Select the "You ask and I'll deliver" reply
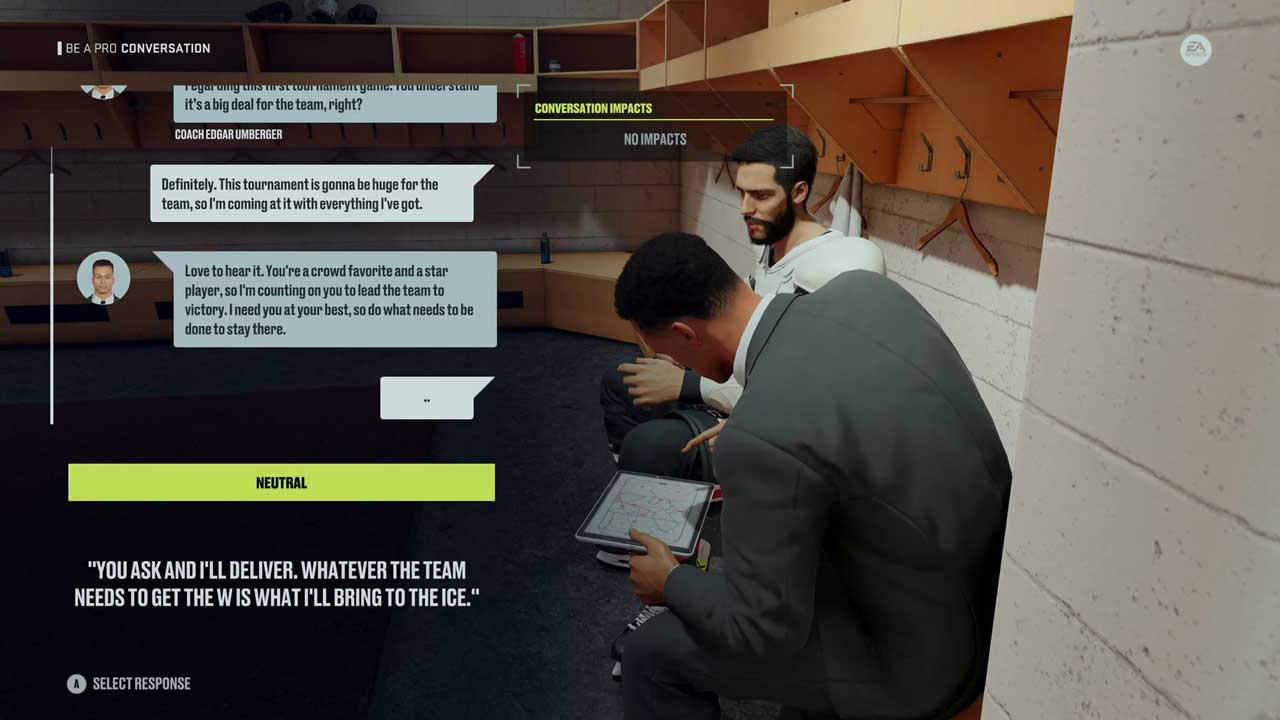Viewport: 1280px width, 720px height. [x=270, y=583]
